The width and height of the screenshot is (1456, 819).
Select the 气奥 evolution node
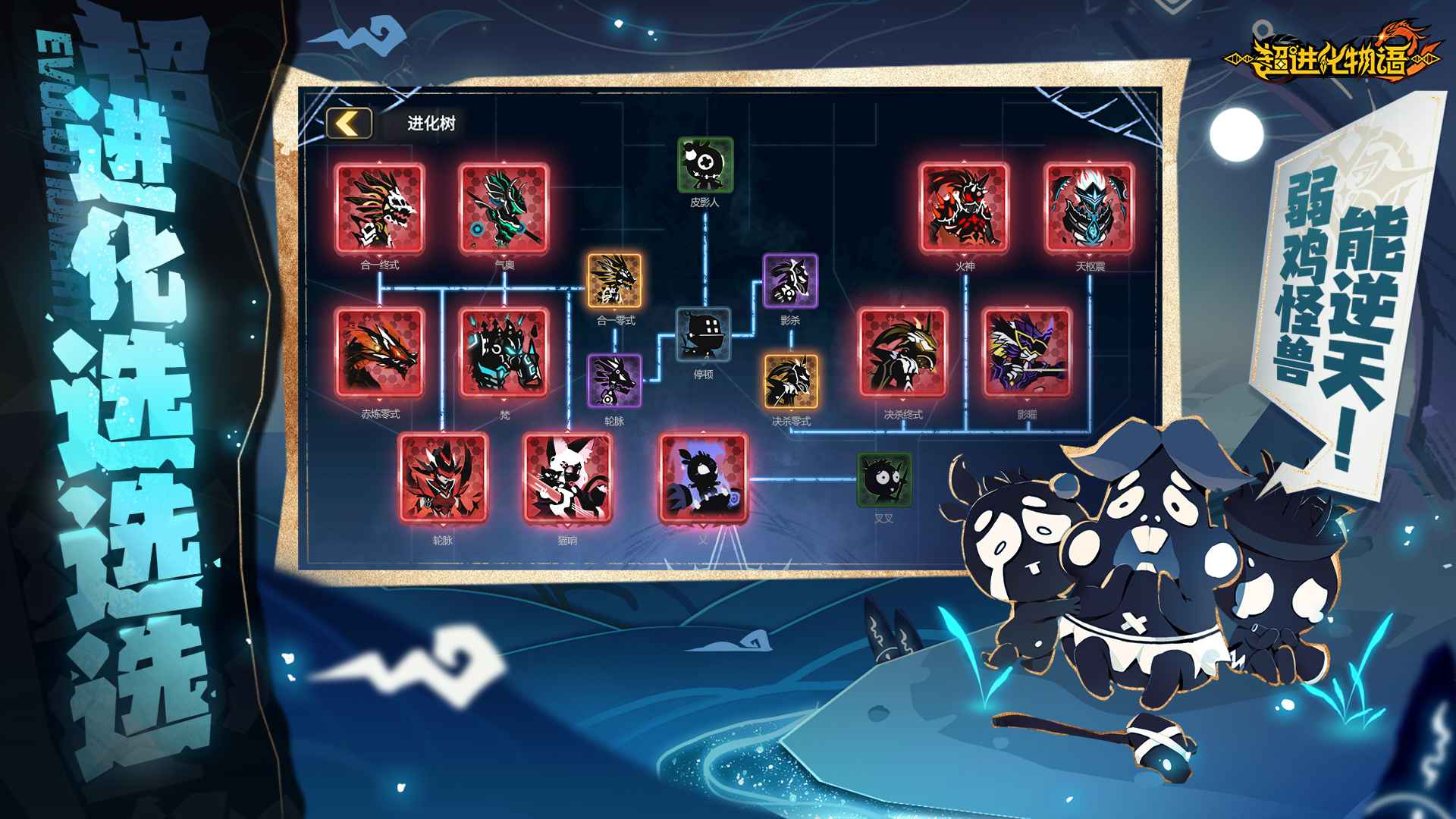coord(504,209)
